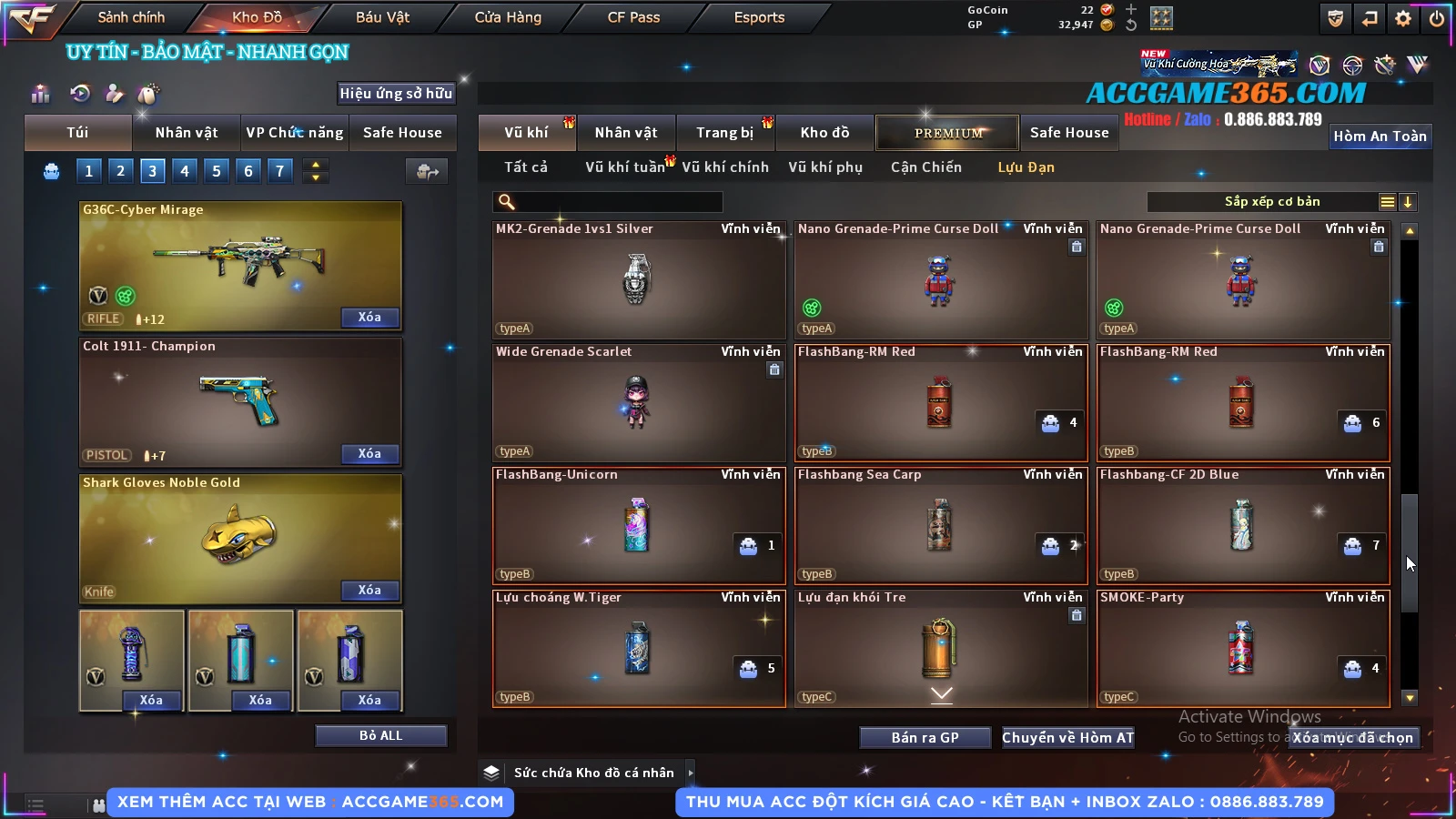Open the Esports menu
This screenshot has width=1456, height=819.
tap(759, 17)
